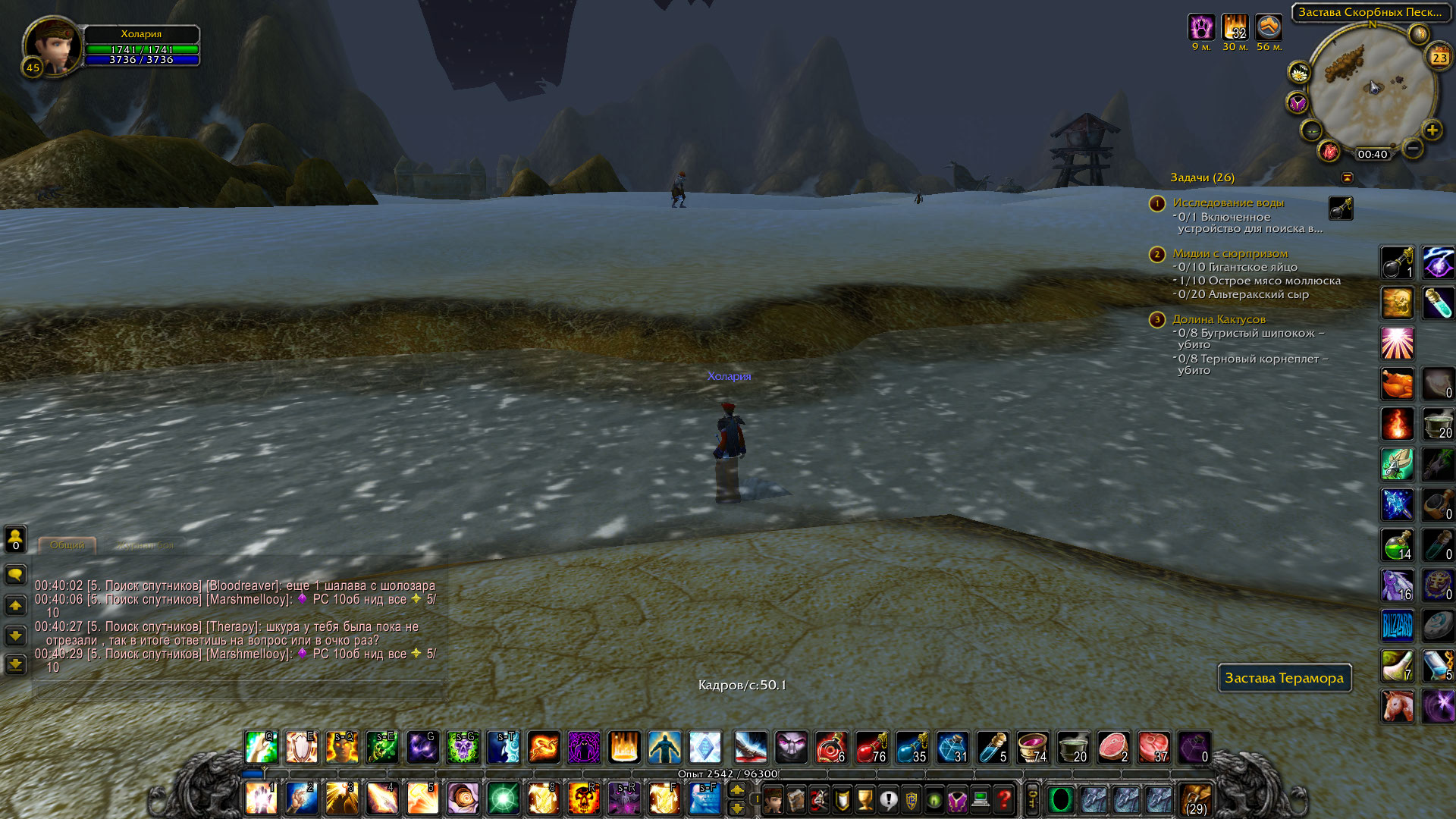Collapse the Задачи quest tracker
Viewport: 1456px width, 819px height.
1348,177
